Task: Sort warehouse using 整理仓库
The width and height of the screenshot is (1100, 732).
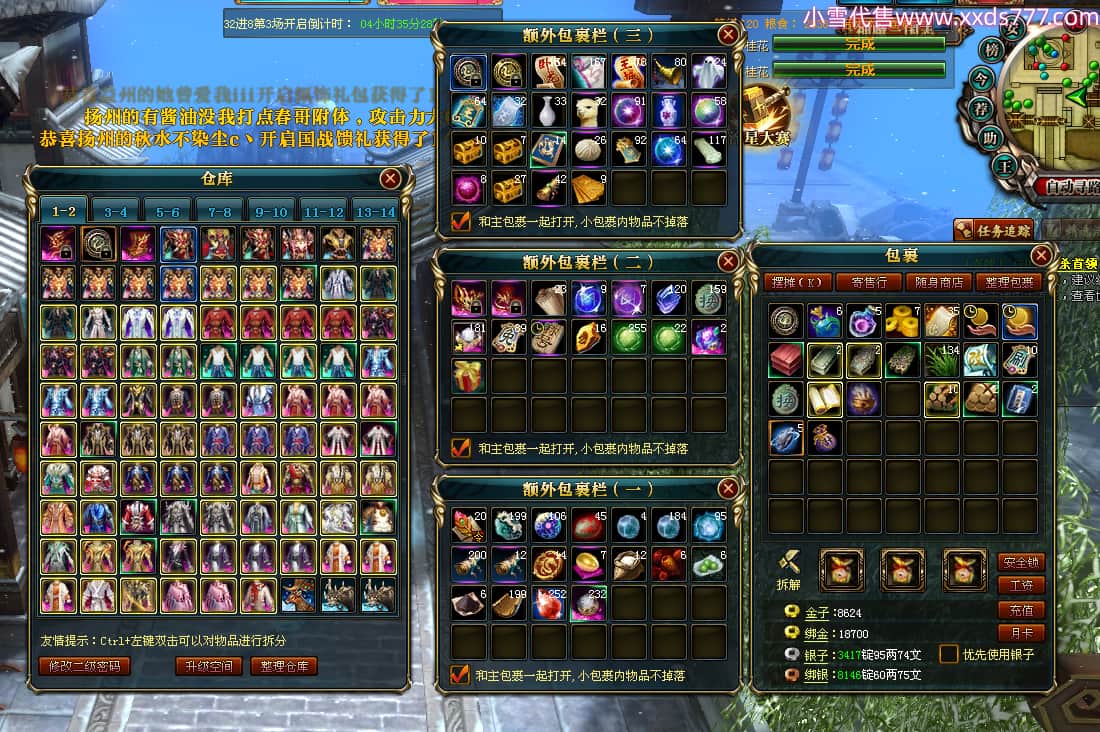Action: point(283,666)
